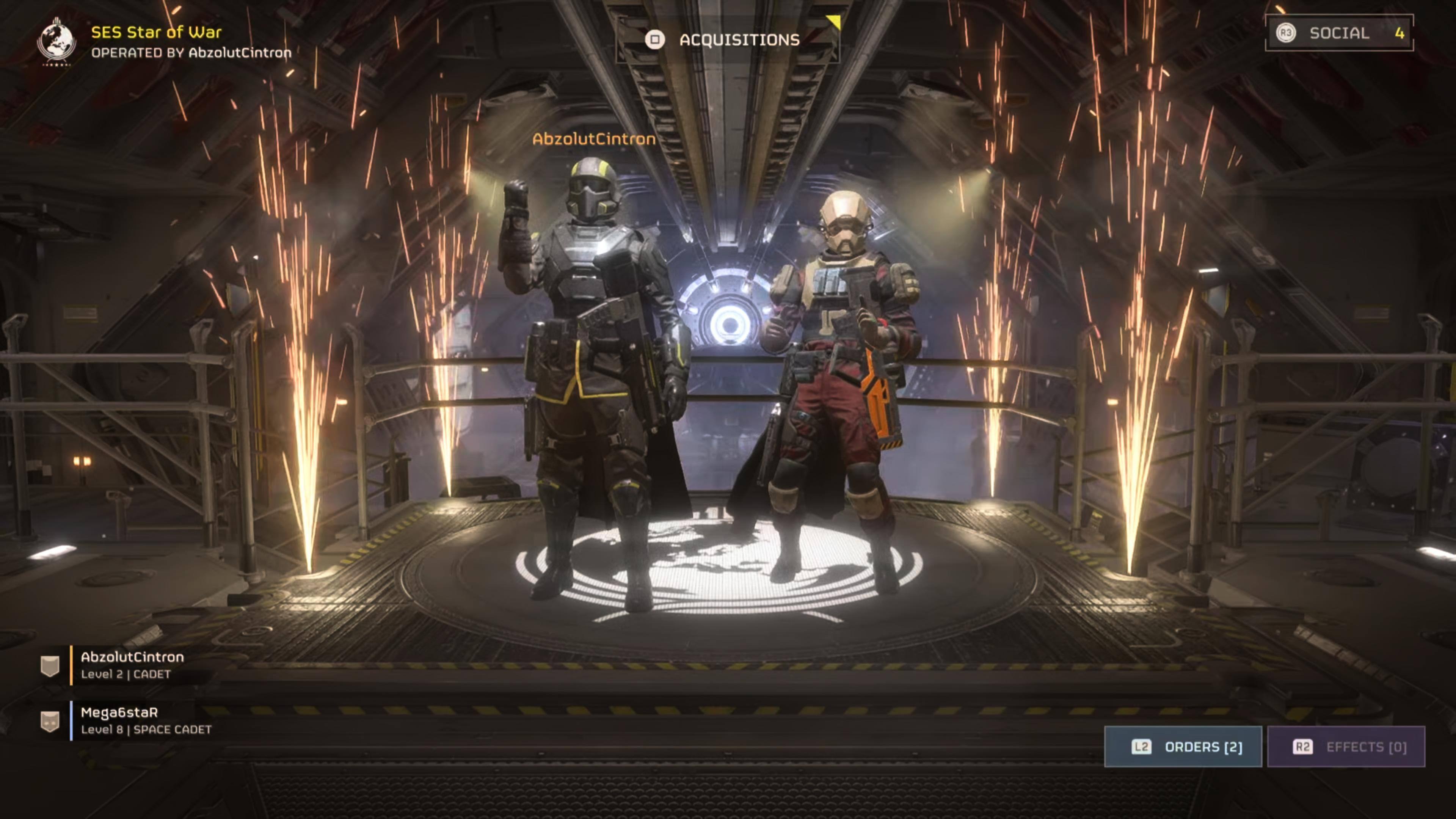Open the Acquisitions menu
Image resolution: width=1456 pixels, height=819 pixels.
pos(728,39)
